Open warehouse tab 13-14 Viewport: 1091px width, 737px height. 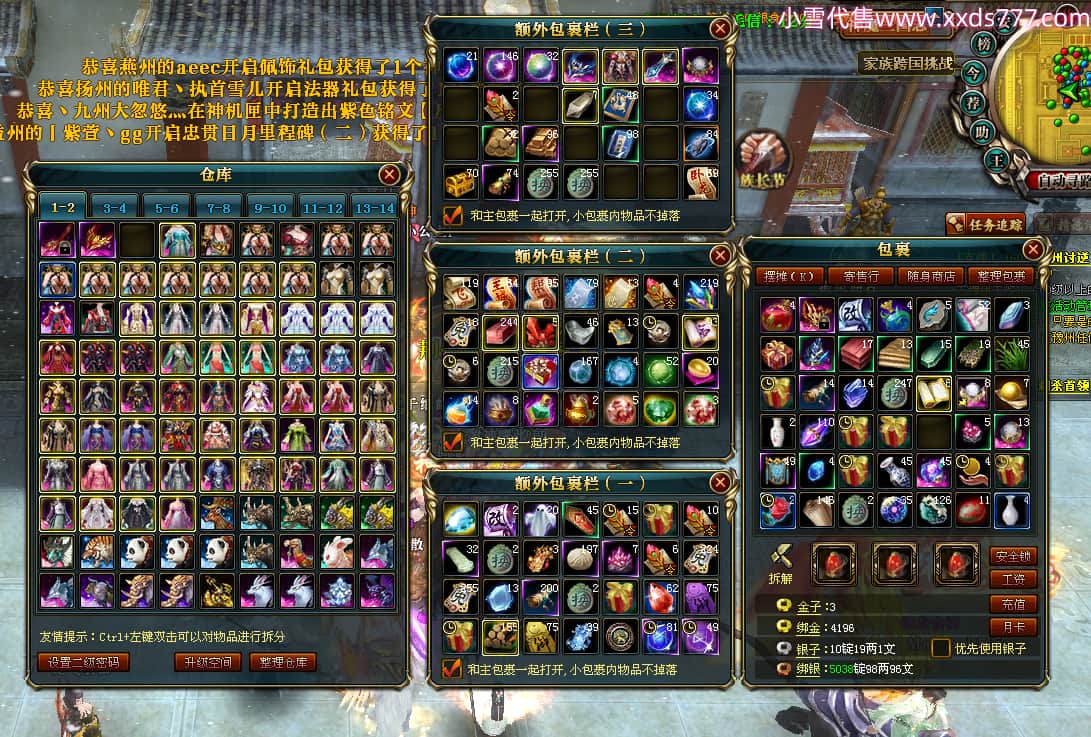click(x=375, y=208)
